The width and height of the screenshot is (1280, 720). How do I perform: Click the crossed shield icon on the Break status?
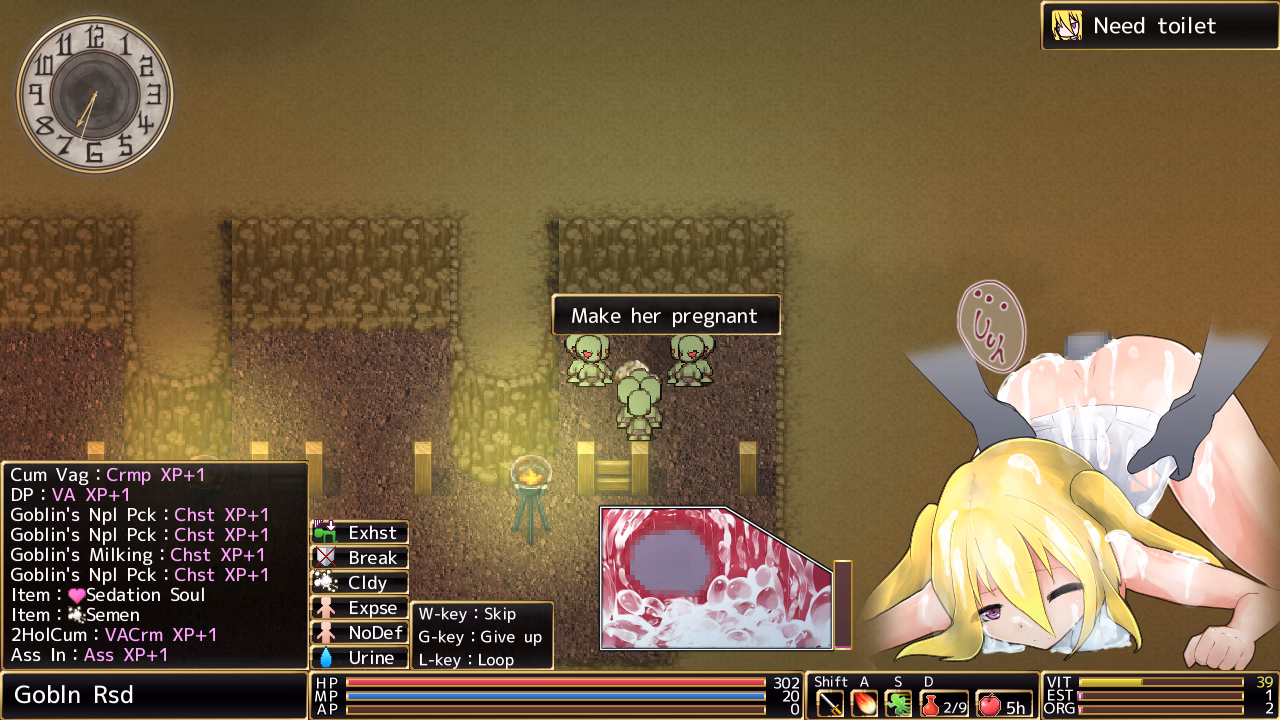pyautogui.click(x=325, y=558)
